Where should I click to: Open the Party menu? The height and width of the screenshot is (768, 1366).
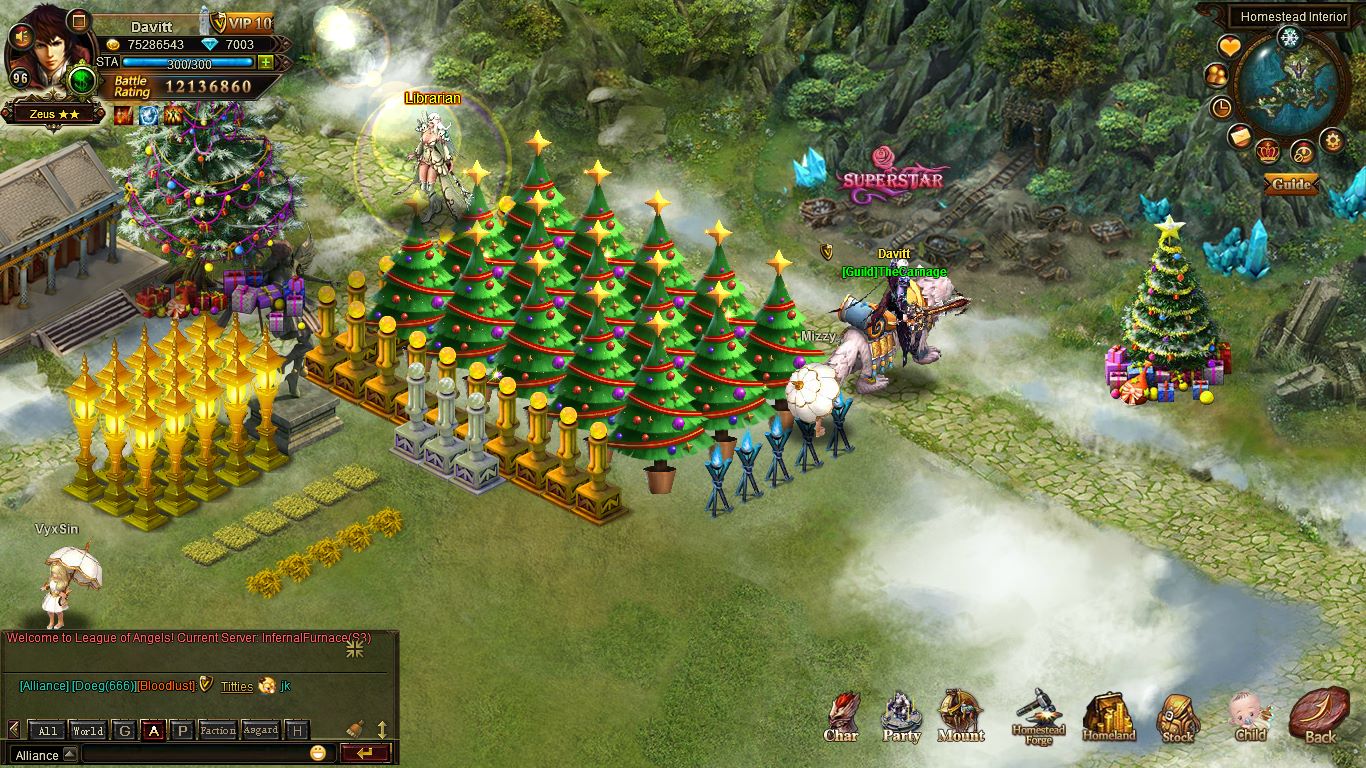[901, 716]
